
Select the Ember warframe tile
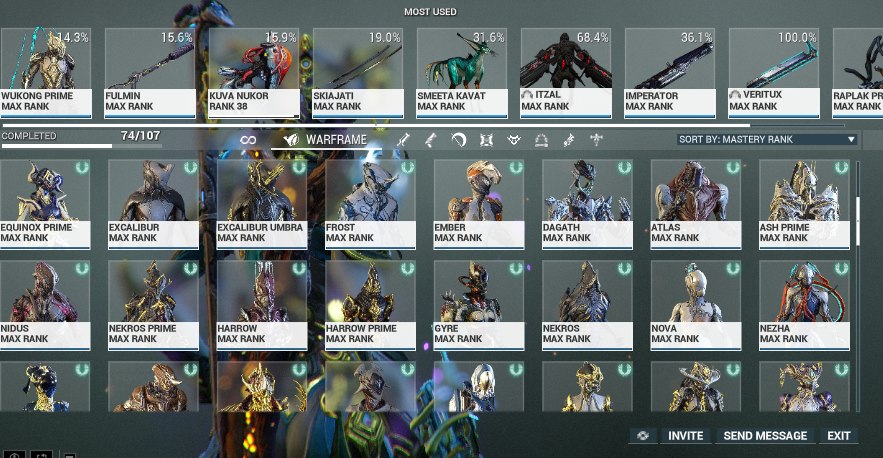(x=479, y=201)
